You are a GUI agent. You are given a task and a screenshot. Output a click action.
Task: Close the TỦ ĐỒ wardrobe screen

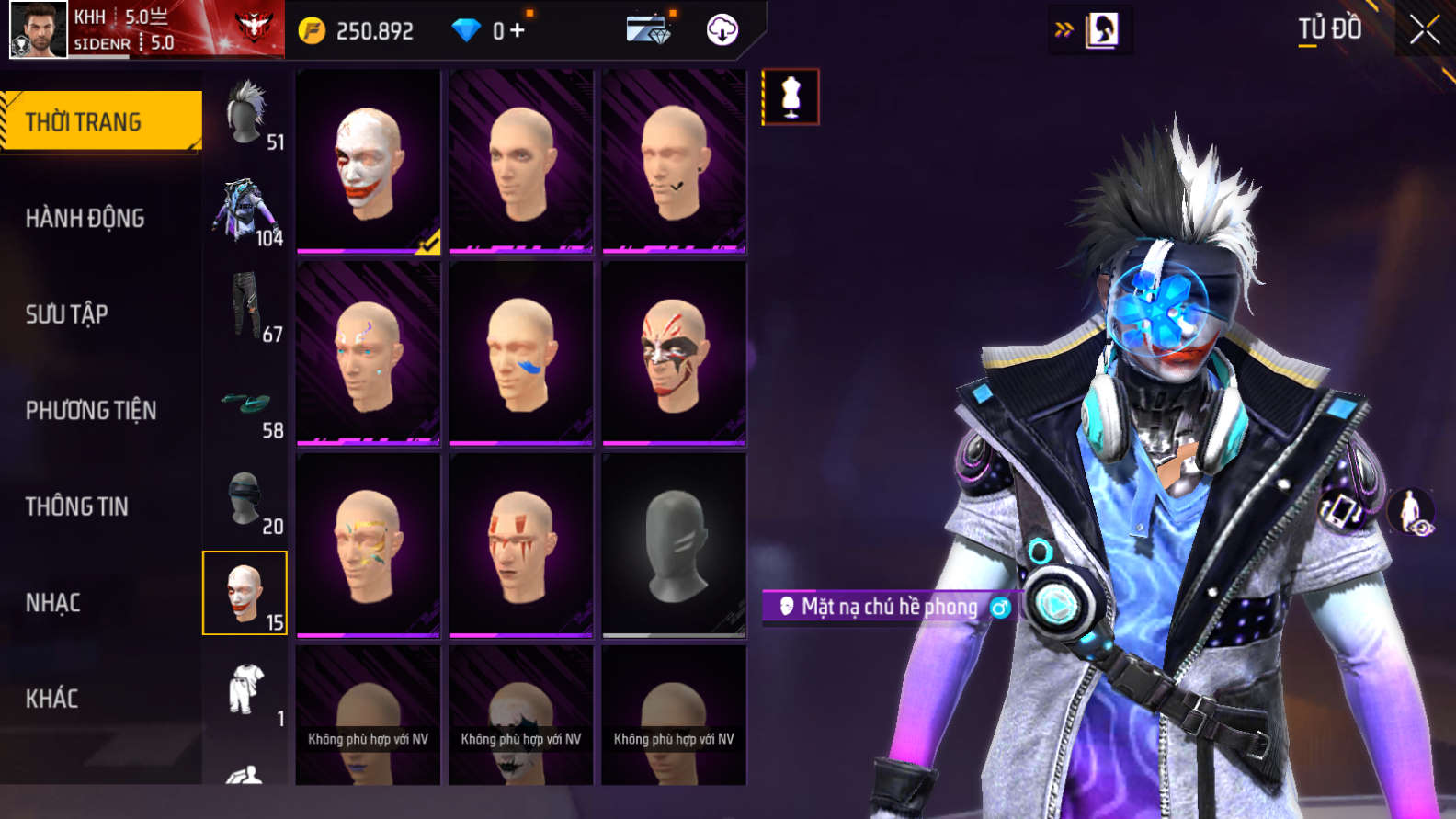1424,30
